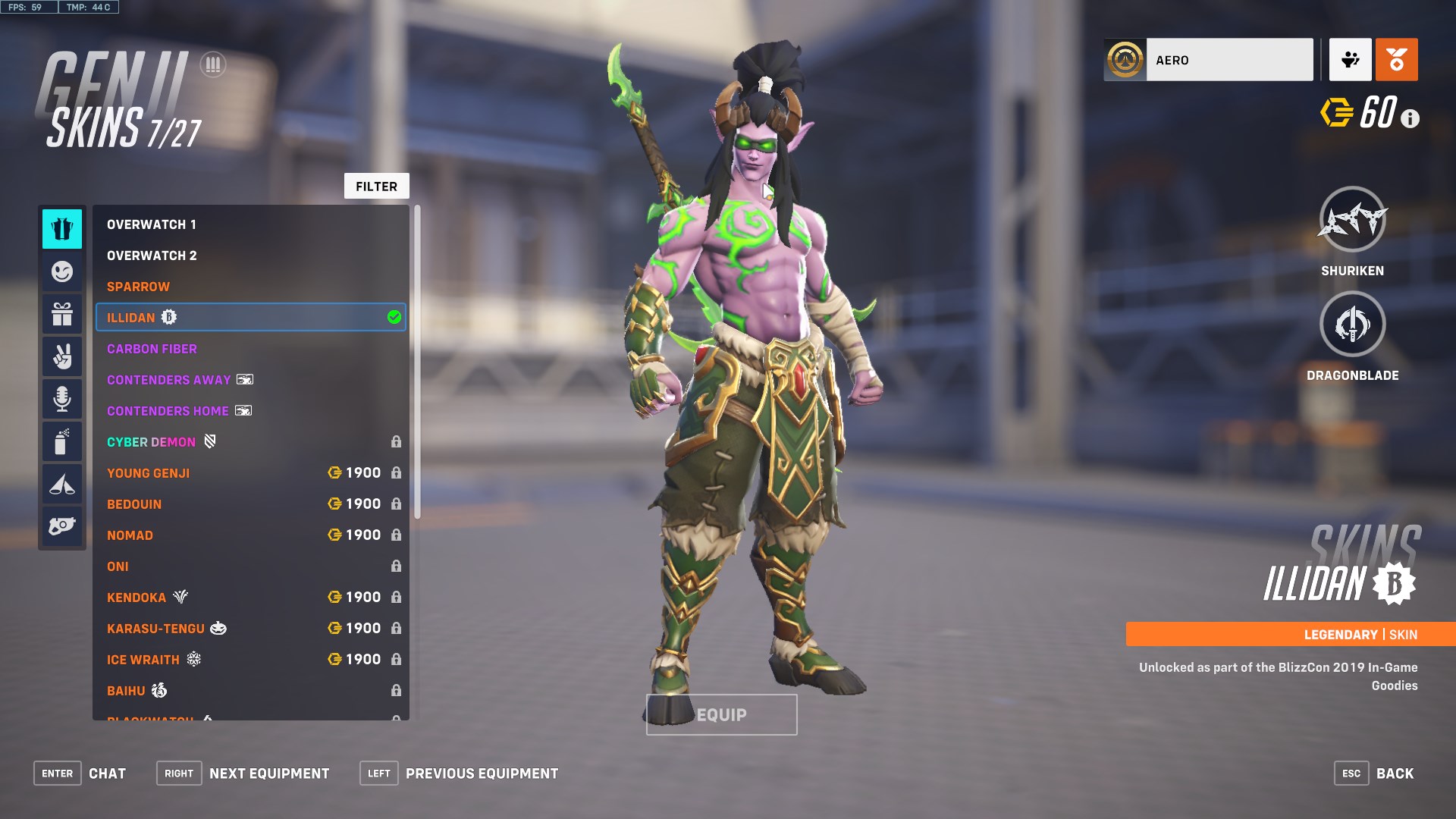Click the EQUIP button

pyautogui.click(x=720, y=714)
